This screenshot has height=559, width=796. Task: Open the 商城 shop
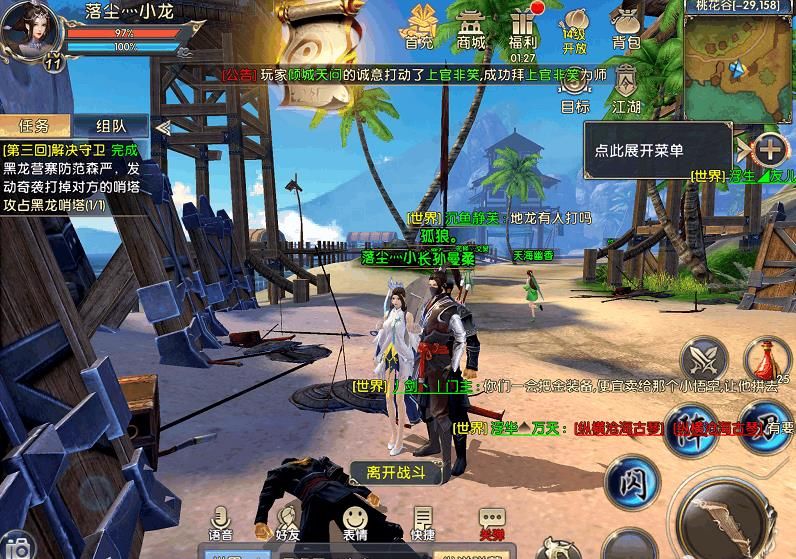(x=471, y=27)
